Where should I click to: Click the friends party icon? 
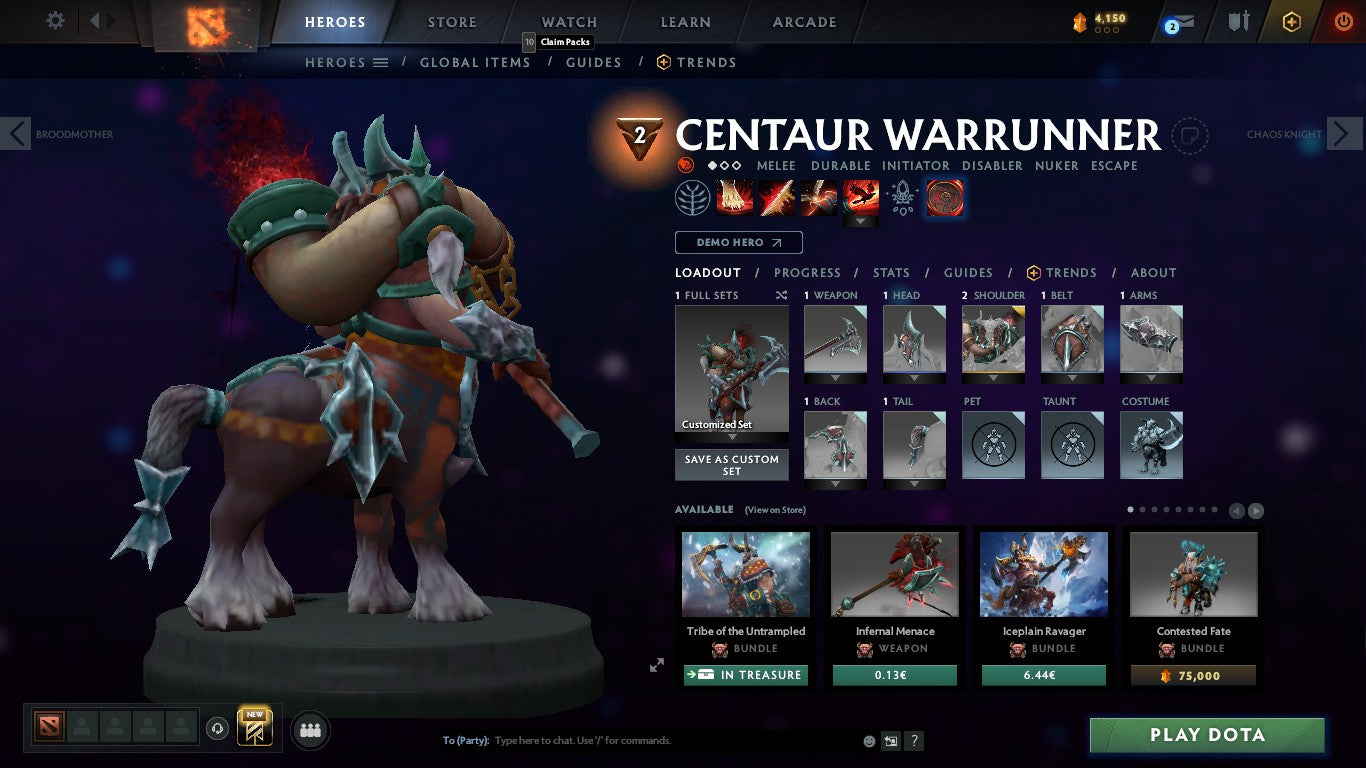[310, 730]
